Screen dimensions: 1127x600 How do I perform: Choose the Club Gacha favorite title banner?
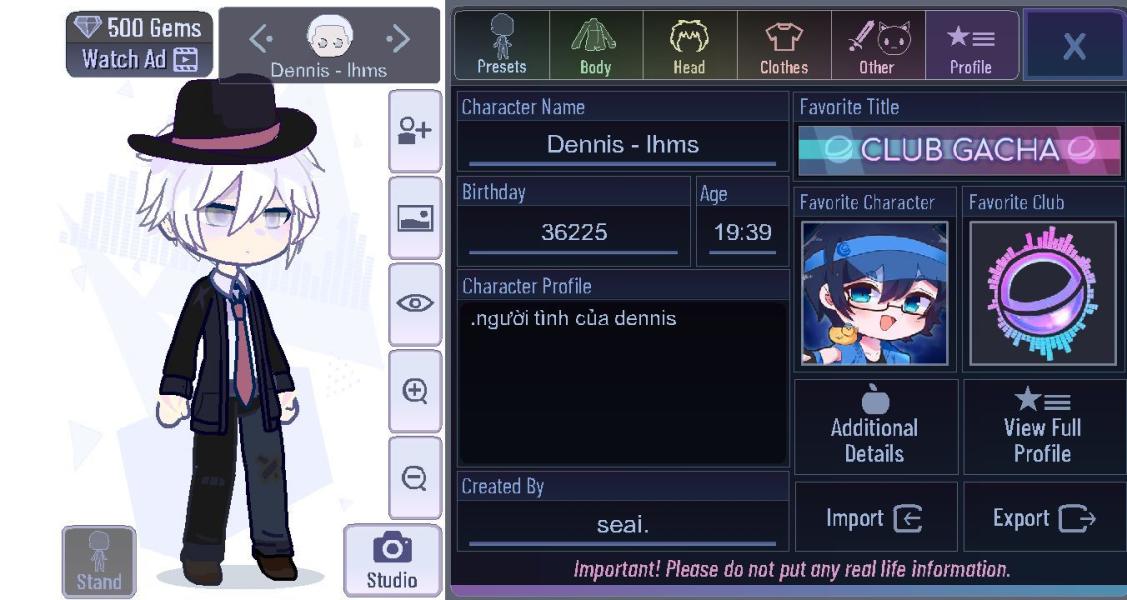(x=959, y=151)
